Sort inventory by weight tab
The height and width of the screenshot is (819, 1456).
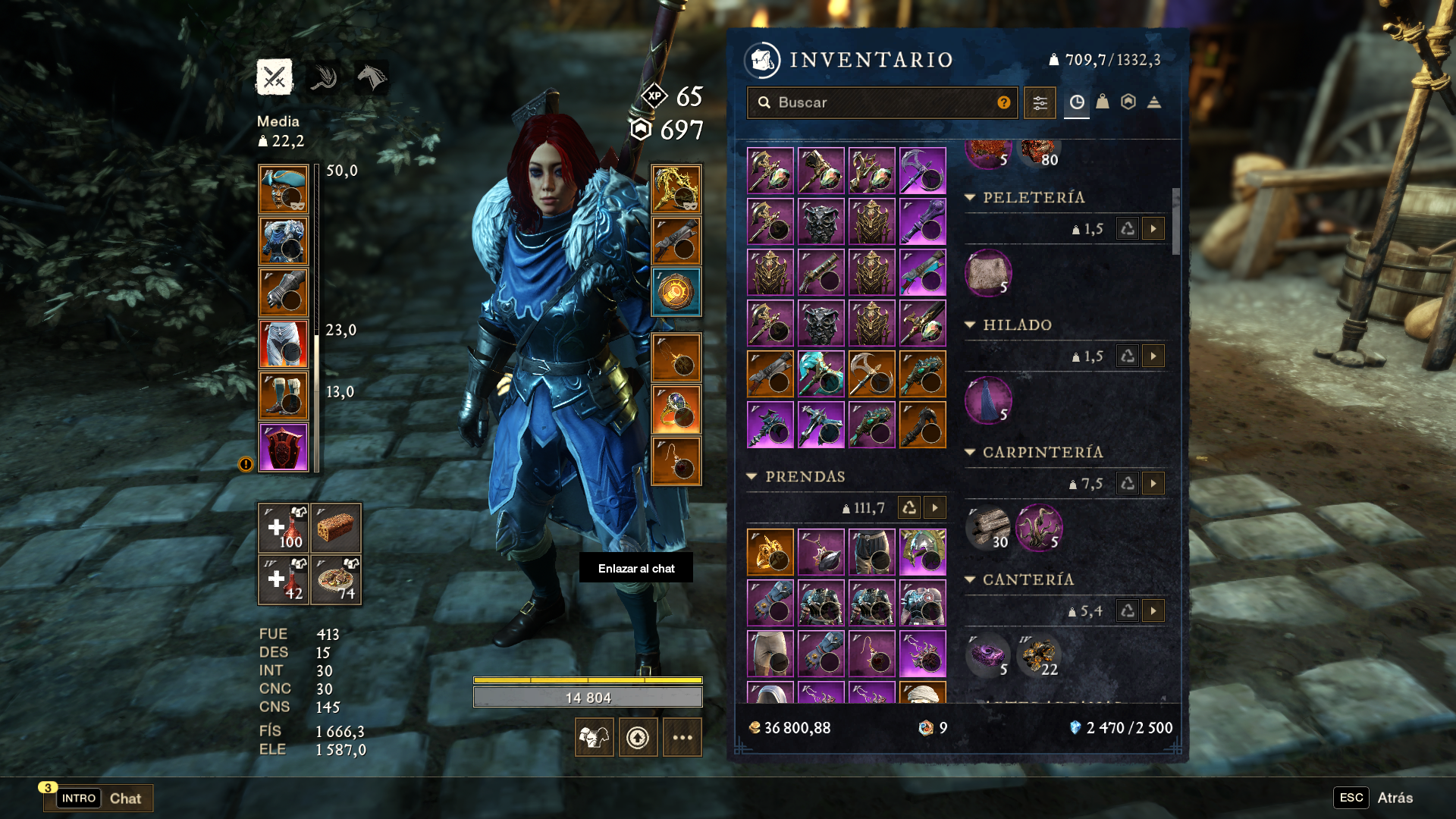[x=1103, y=102]
